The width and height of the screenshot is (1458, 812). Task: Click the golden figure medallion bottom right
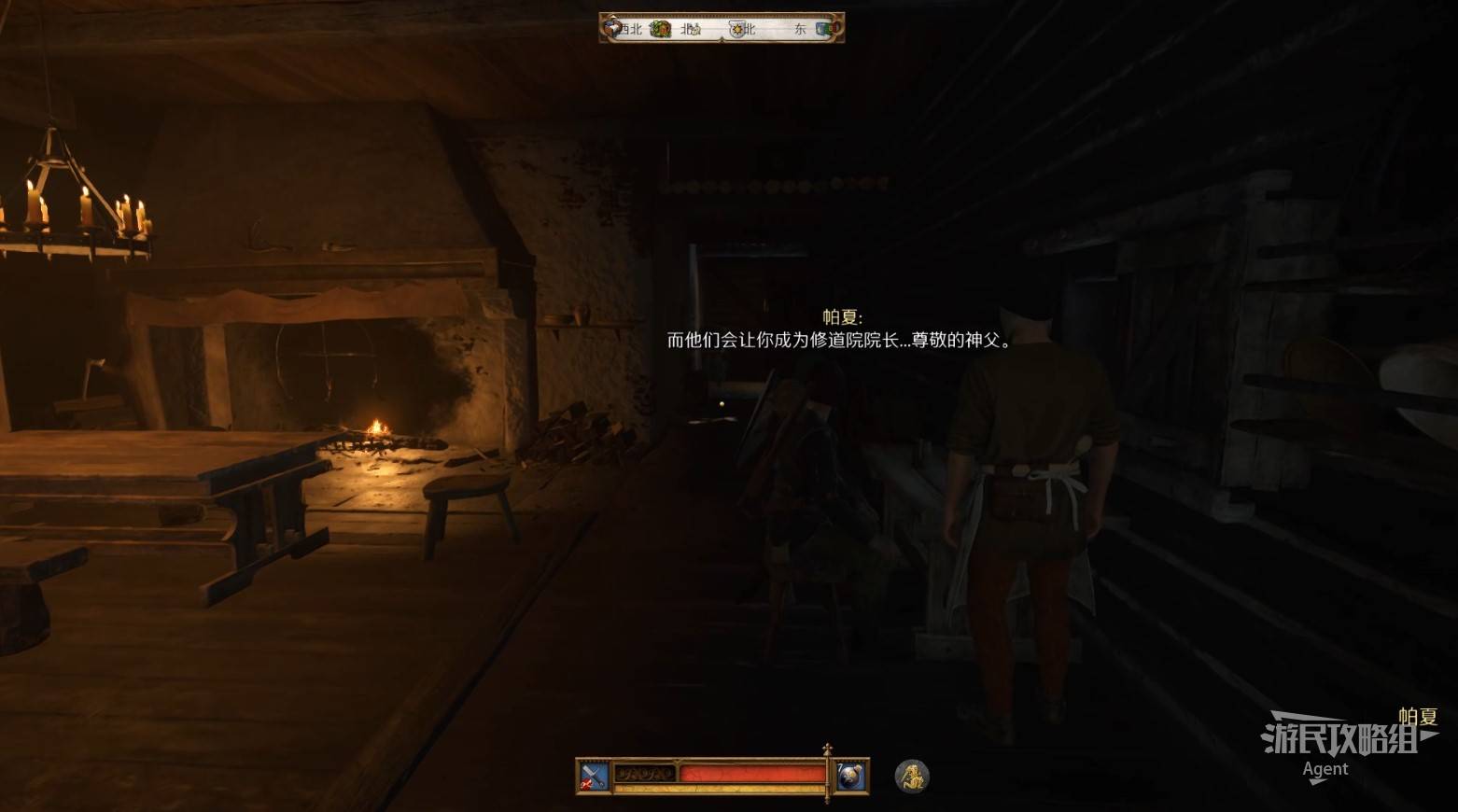point(910,777)
